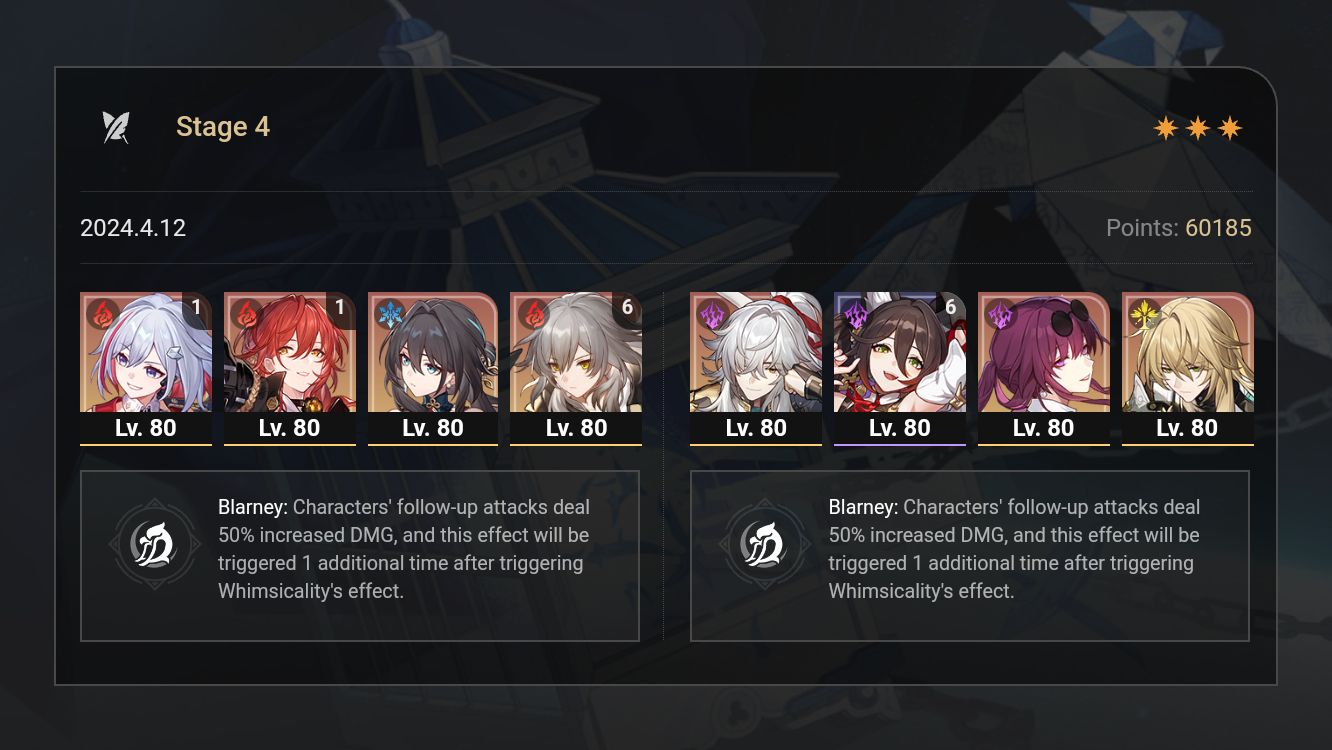Image resolution: width=1332 pixels, height=750 pixels.
Task: Click the Eidolon 1 badge on Himeko's portrait
Action: 340,308
